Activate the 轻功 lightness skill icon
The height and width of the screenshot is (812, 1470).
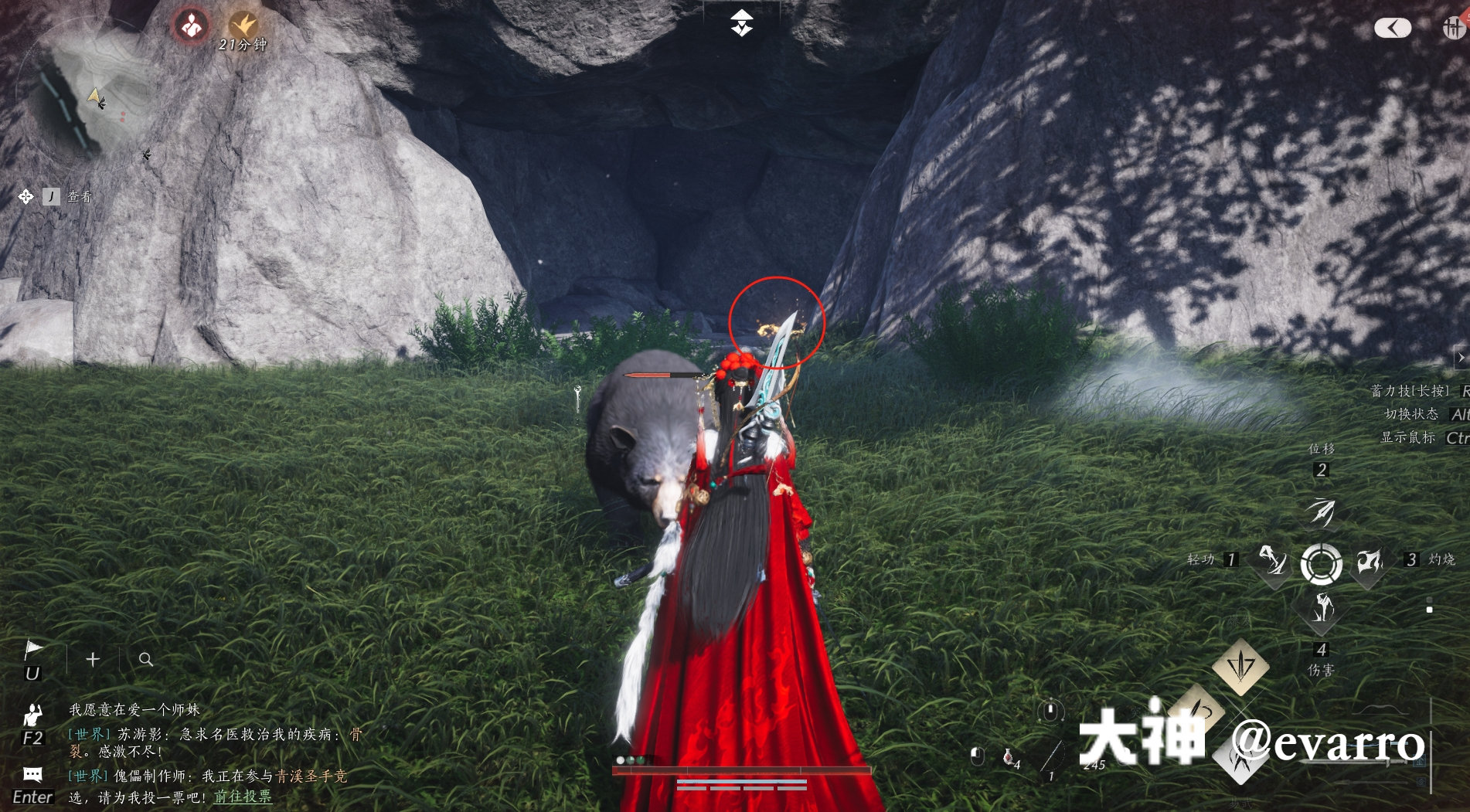pyautogui.click(x=1272, y=559)
